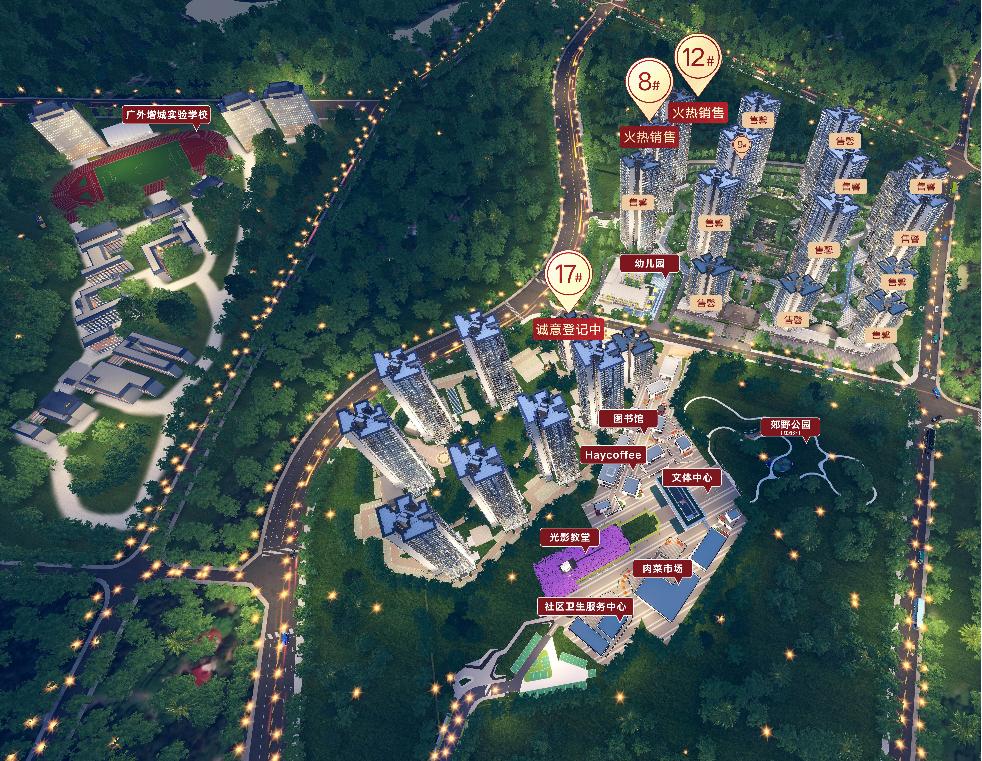Select the 12# building marker
Screen dimensions: 982x761
click(x=698, y=58)
